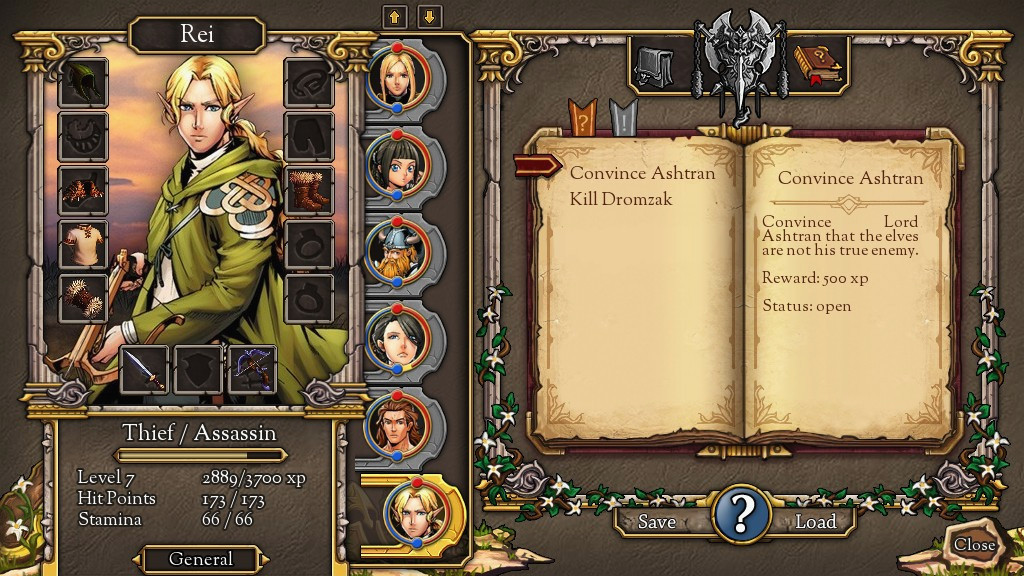The height and width of the screenshot is (576, 1024).
Task: Move character down with the down arrow
Action: [x=429, y=17]
